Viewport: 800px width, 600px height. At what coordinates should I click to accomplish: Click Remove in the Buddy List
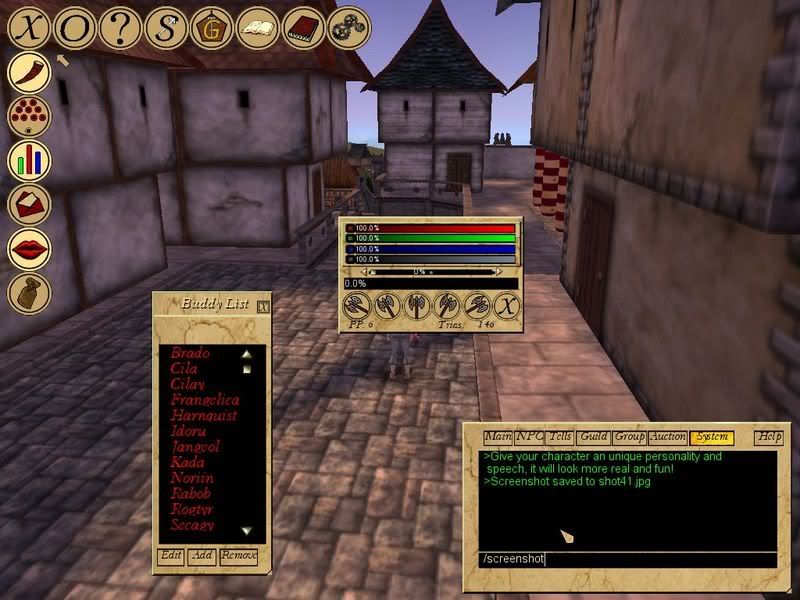tap(239, 555)
